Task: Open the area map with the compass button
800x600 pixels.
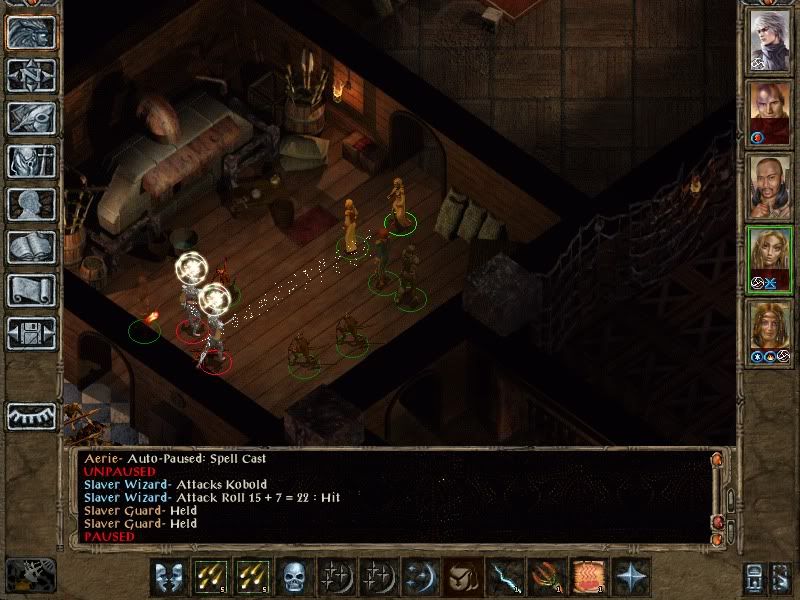Action: coord(31,75)
